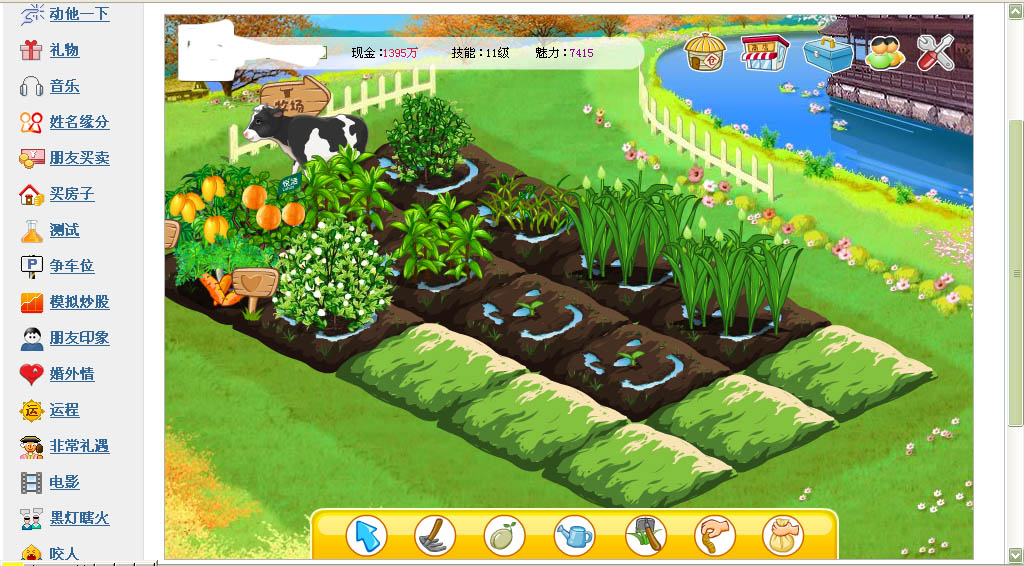
Task: Open the 电影 movies link
Action: pyautogui.click(x=64, y=482)
